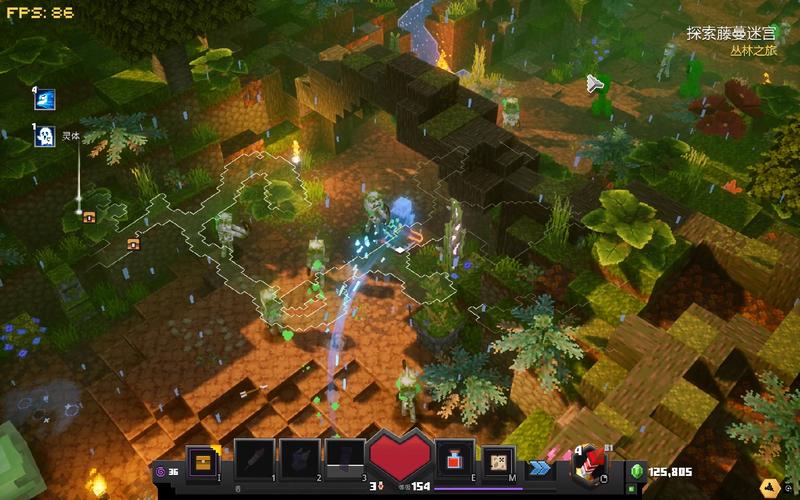Activate the blue dodge roll arrows
Viewport: 800px width, 500px height.
pyautogui.click(x=541, y=466)
